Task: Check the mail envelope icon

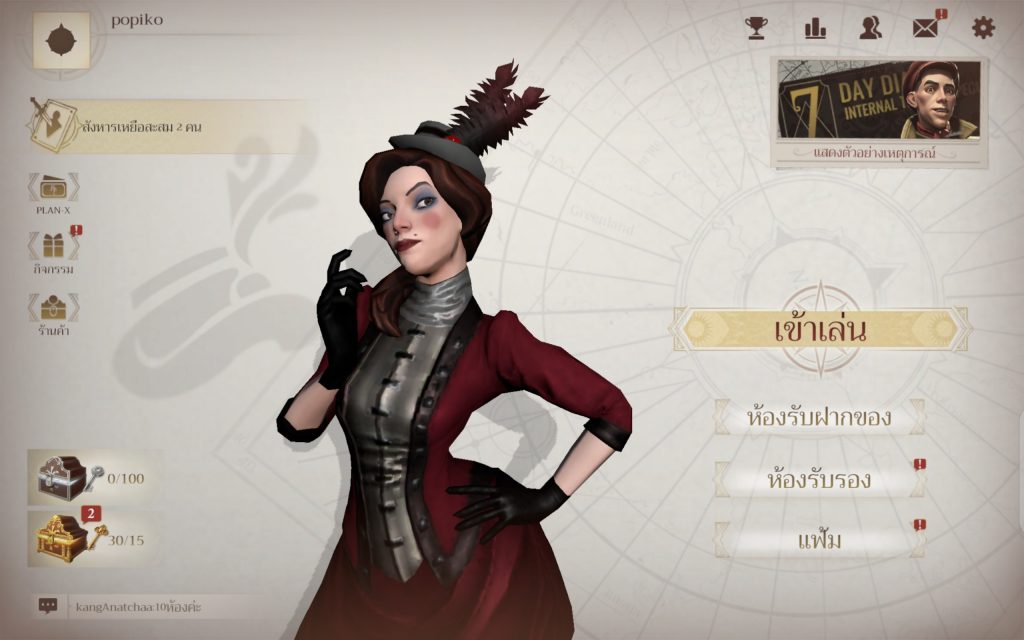Action: click(x=925, y=28)
